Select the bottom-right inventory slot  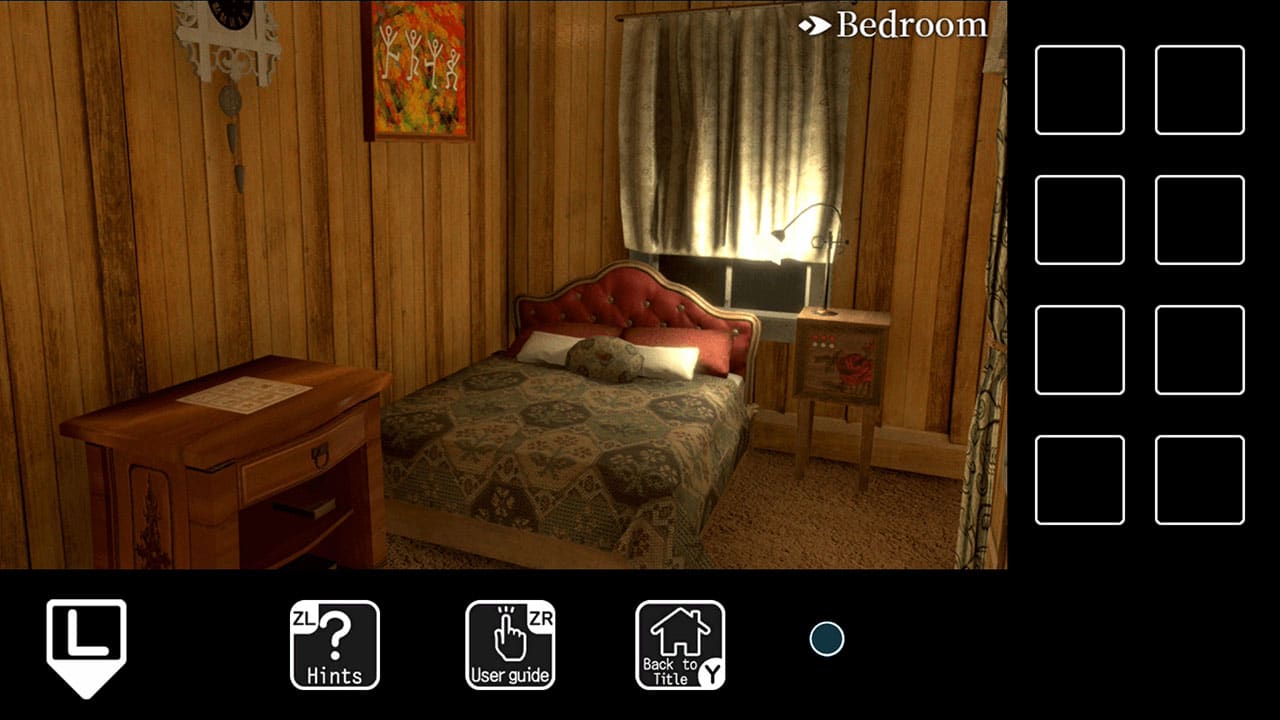(x=1200, y=480)
